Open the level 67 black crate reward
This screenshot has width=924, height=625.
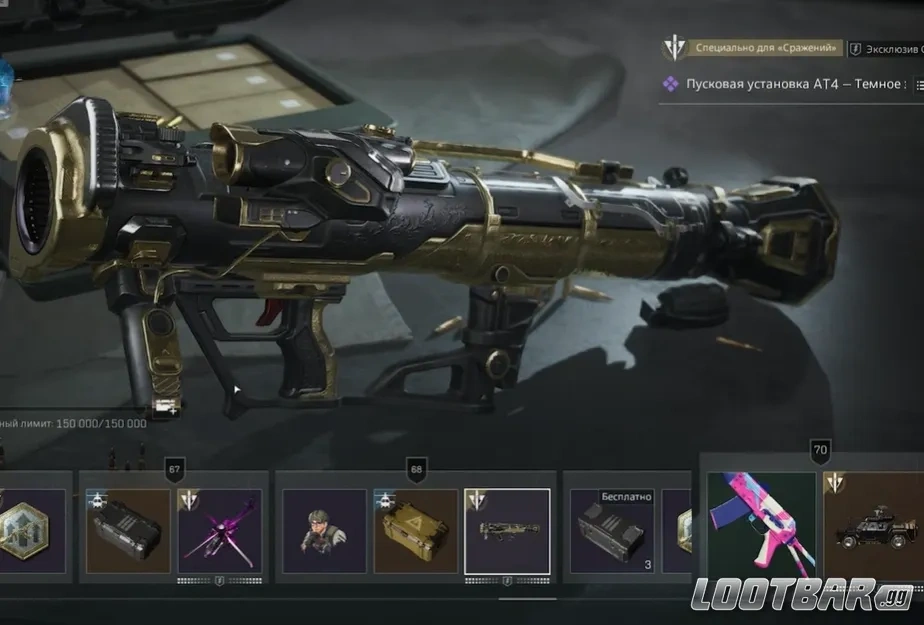pos(128,530)
